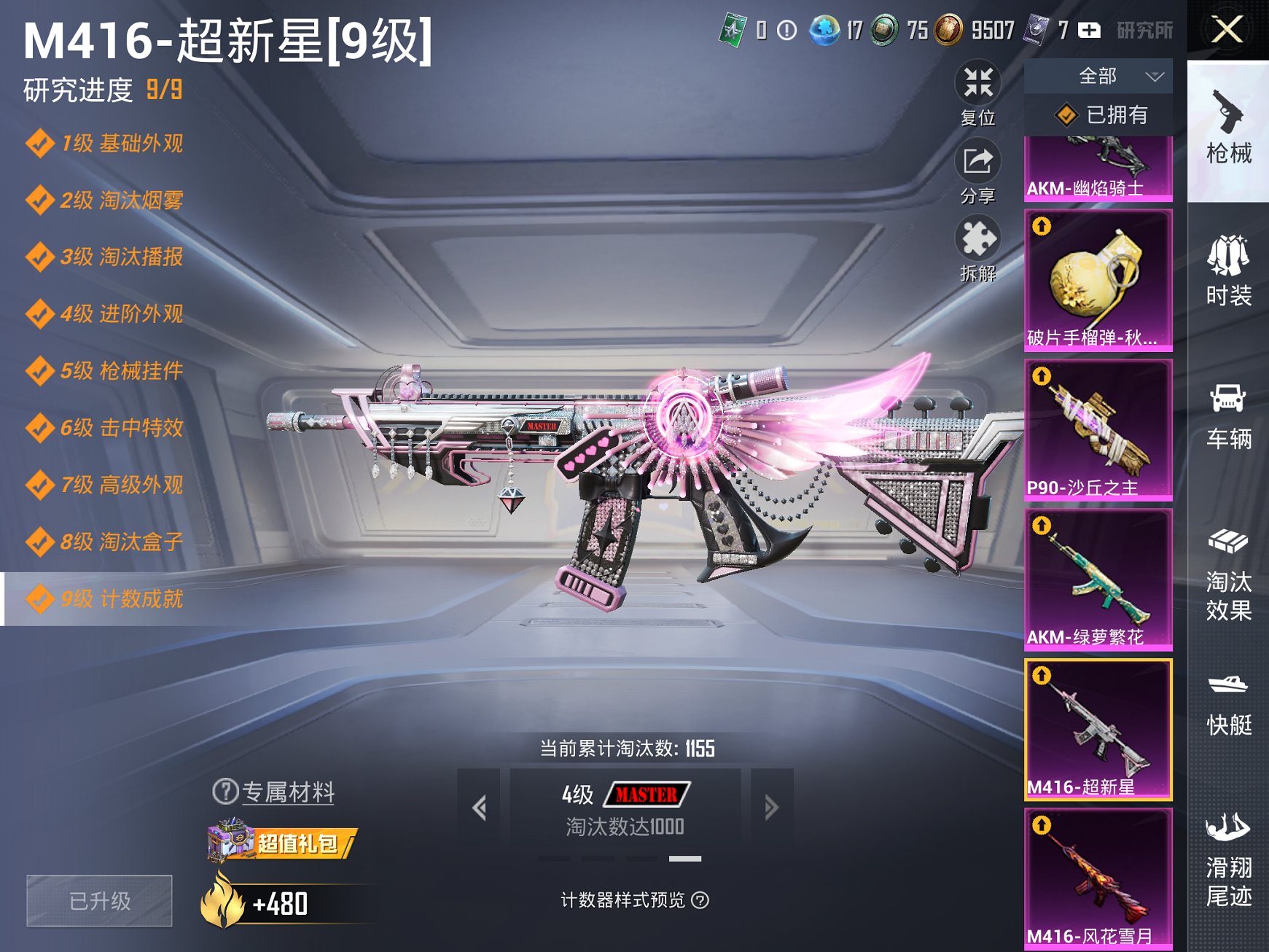This screenshot has width=1269, height=952.
Task: Select the M416-风花雪月 skin thumbnail
Action: [1099, 882]
